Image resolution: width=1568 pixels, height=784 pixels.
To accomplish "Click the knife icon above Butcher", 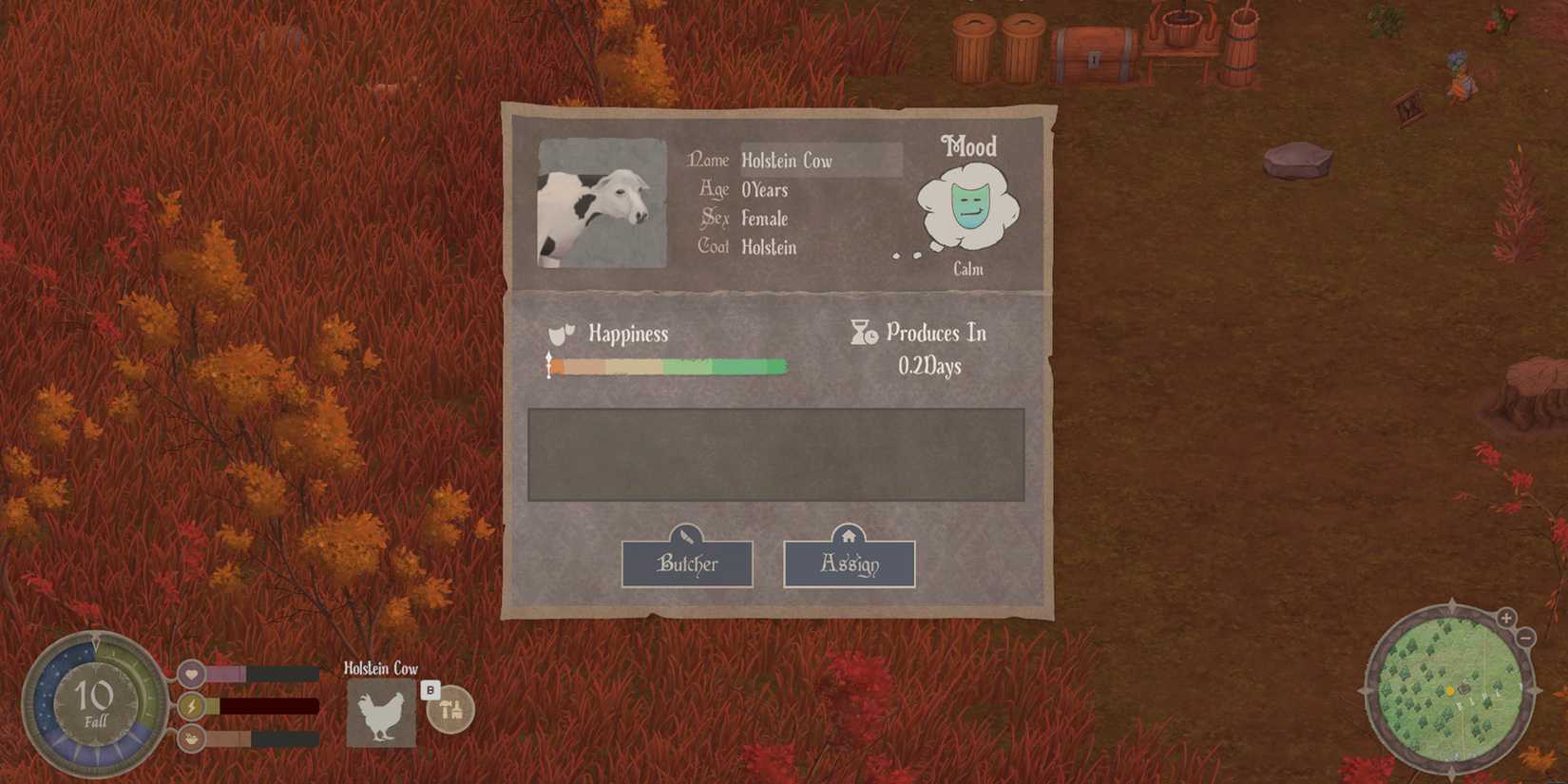I will 686,533.
